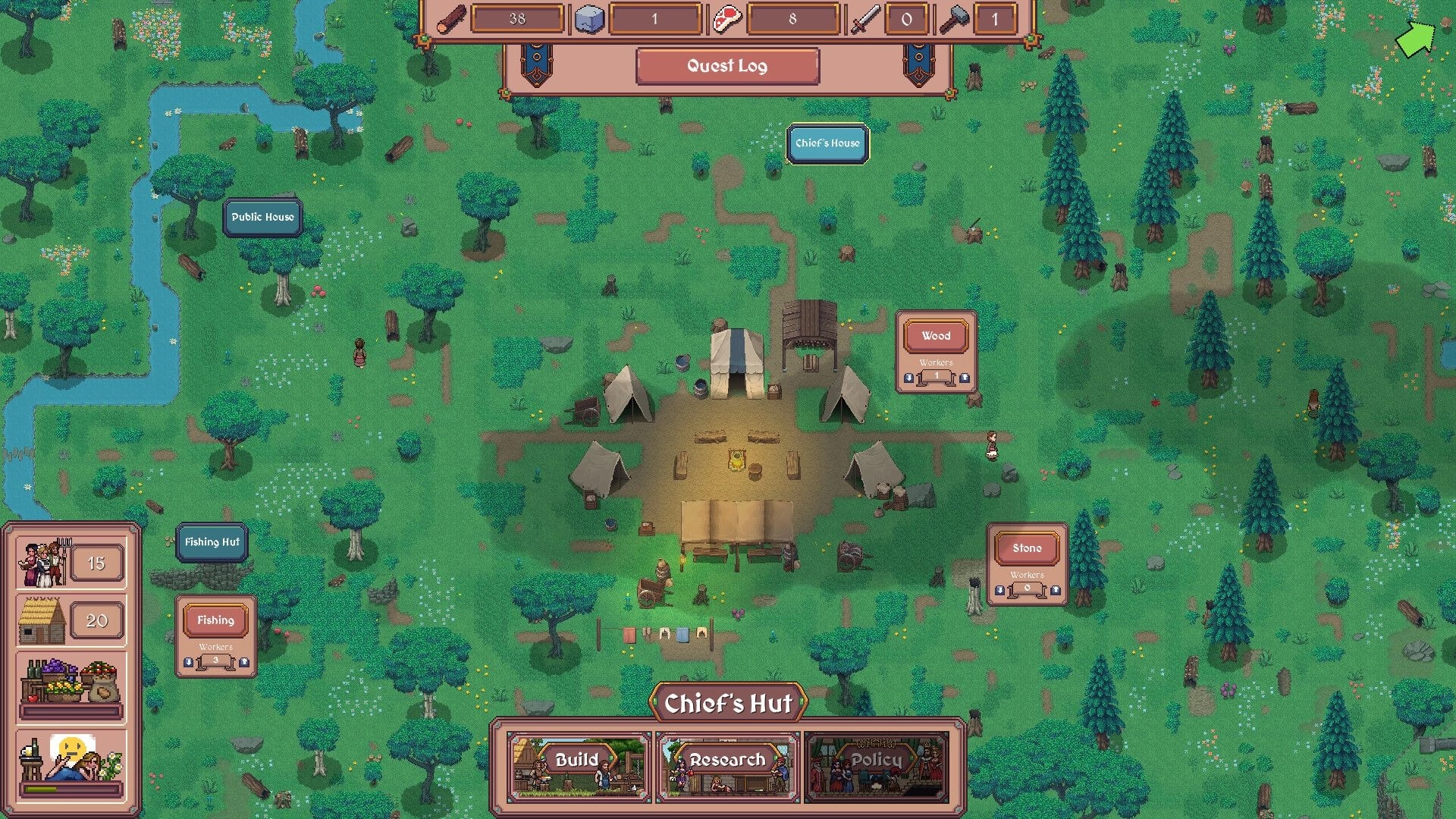
Task: Open the Build menu
Action: pyautogui.click(x=577, y=760)
